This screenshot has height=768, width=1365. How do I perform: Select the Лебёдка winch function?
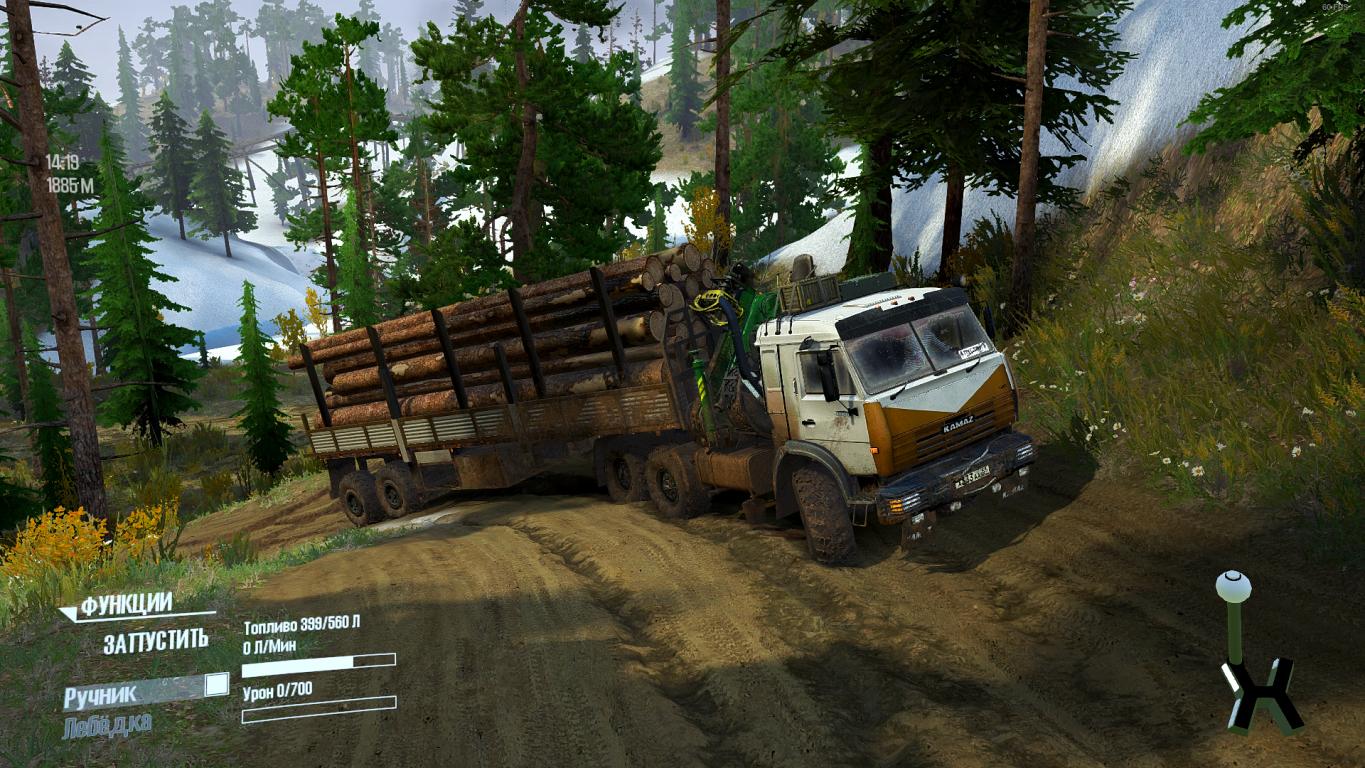107,725
